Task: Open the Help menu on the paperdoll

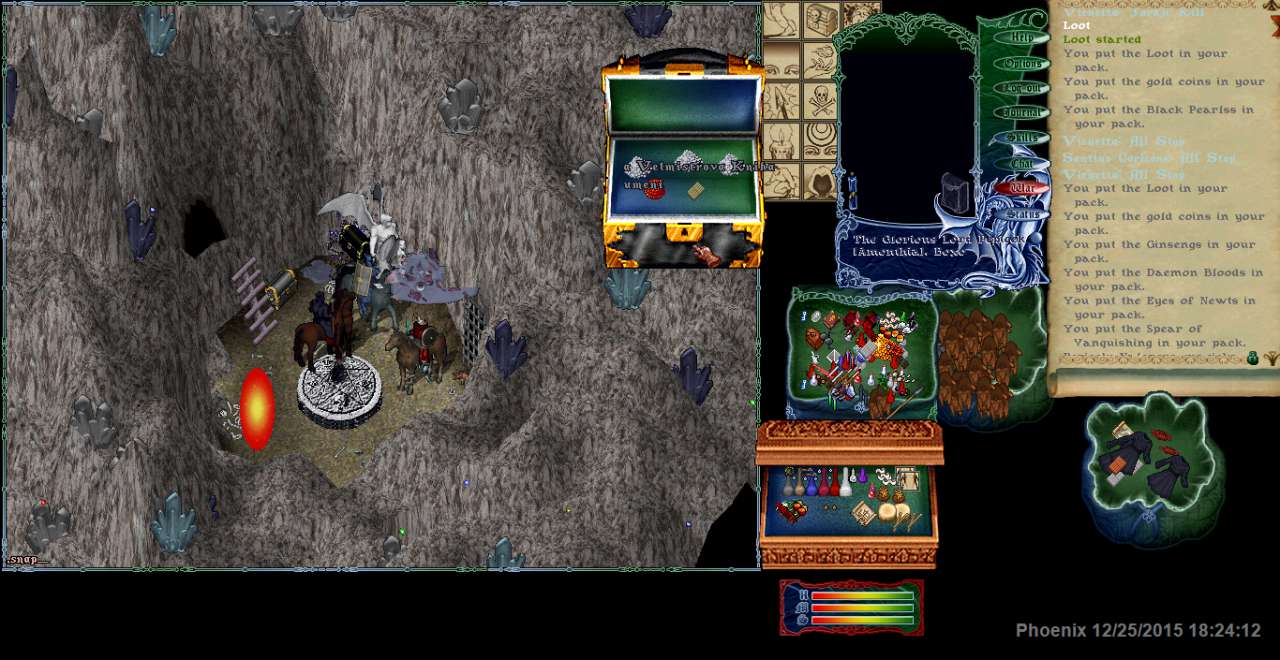Action: click(1022, 37)
